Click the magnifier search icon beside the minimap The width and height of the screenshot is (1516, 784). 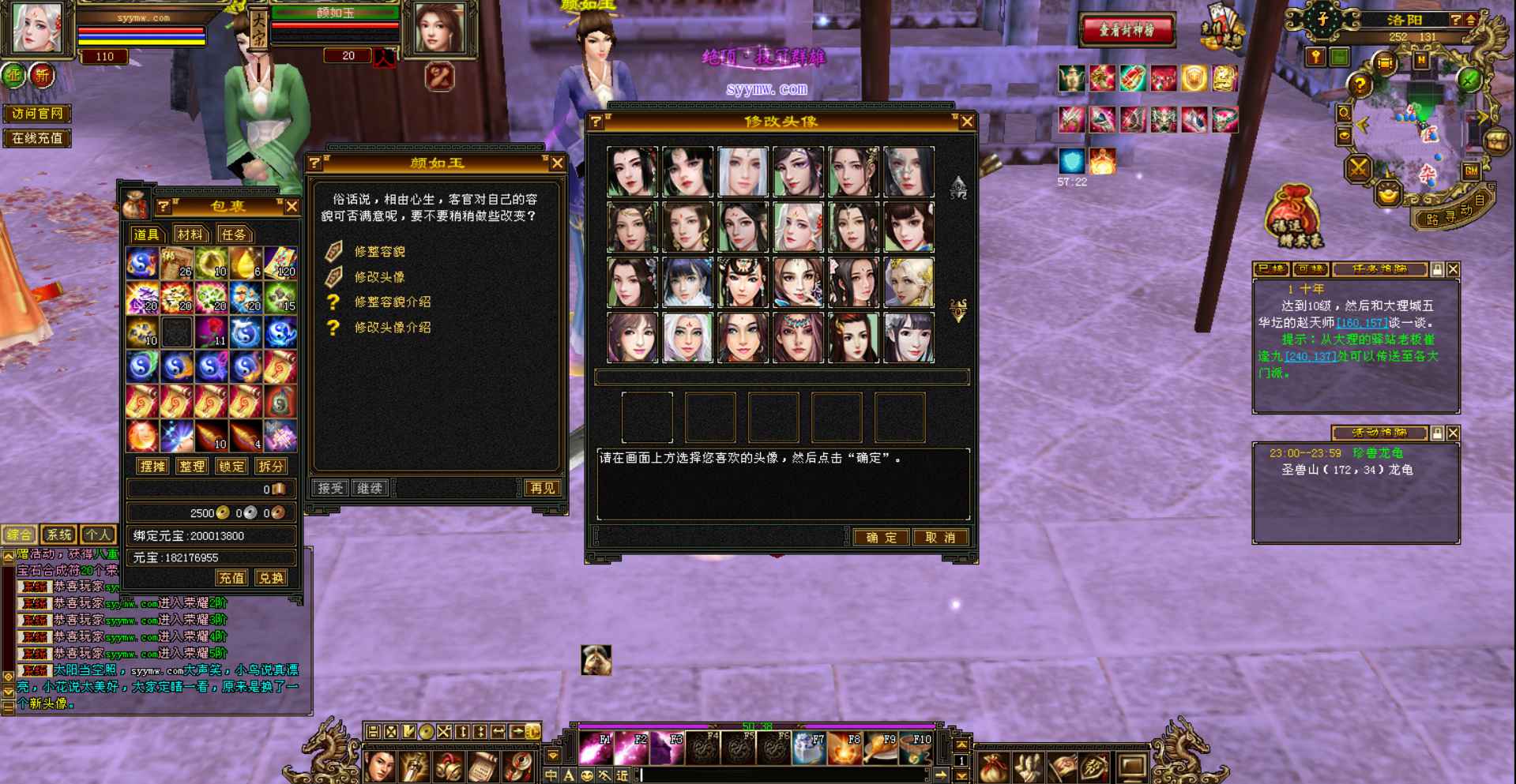[1345, 113]
